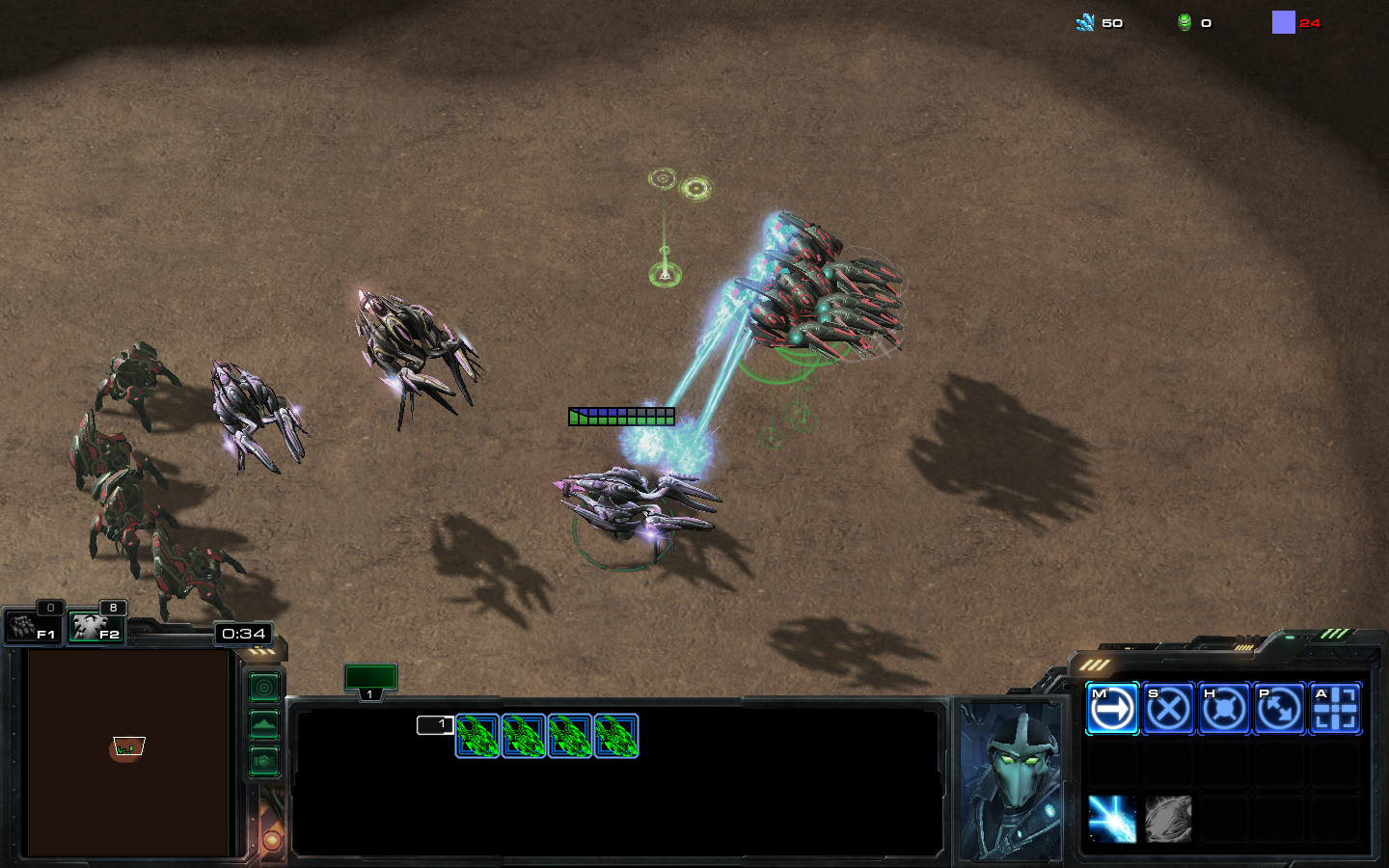This screenshot has width=1389, height=868.
Task: Select the Move command button
Action: click(x=1112, y=709)
